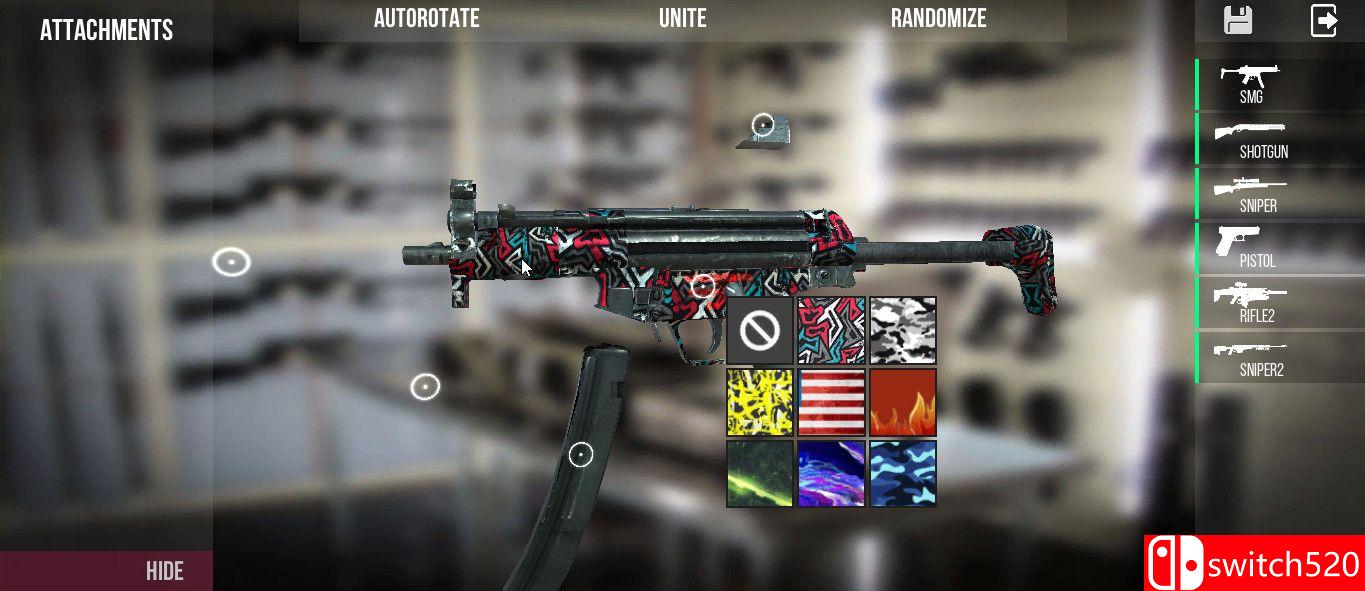The width and height of the screenshot is (1365, 591).
Task: Toggle the Autorotate option
Action: (426, 19)
